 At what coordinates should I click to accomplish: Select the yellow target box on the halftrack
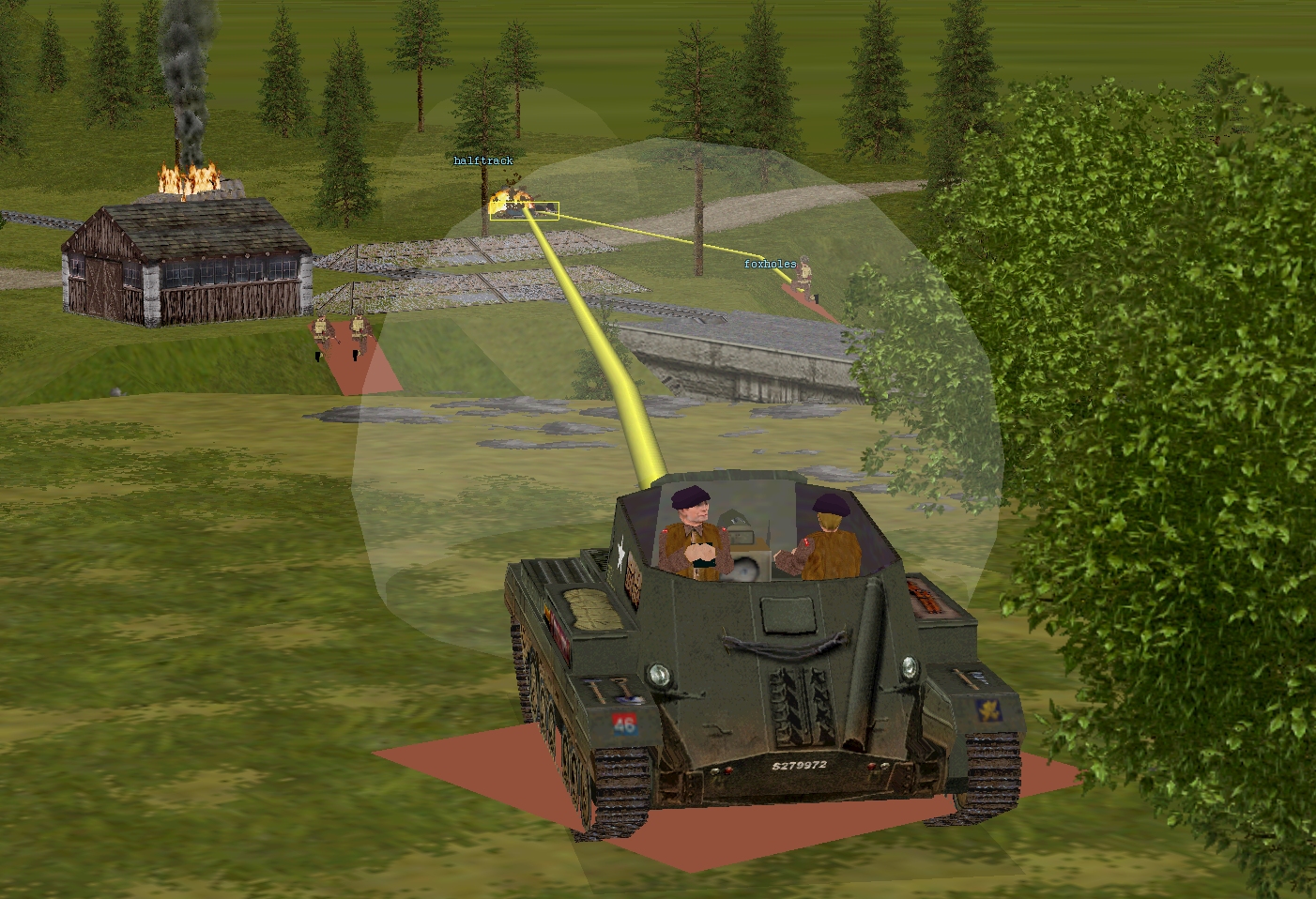[x=524, y=210]
